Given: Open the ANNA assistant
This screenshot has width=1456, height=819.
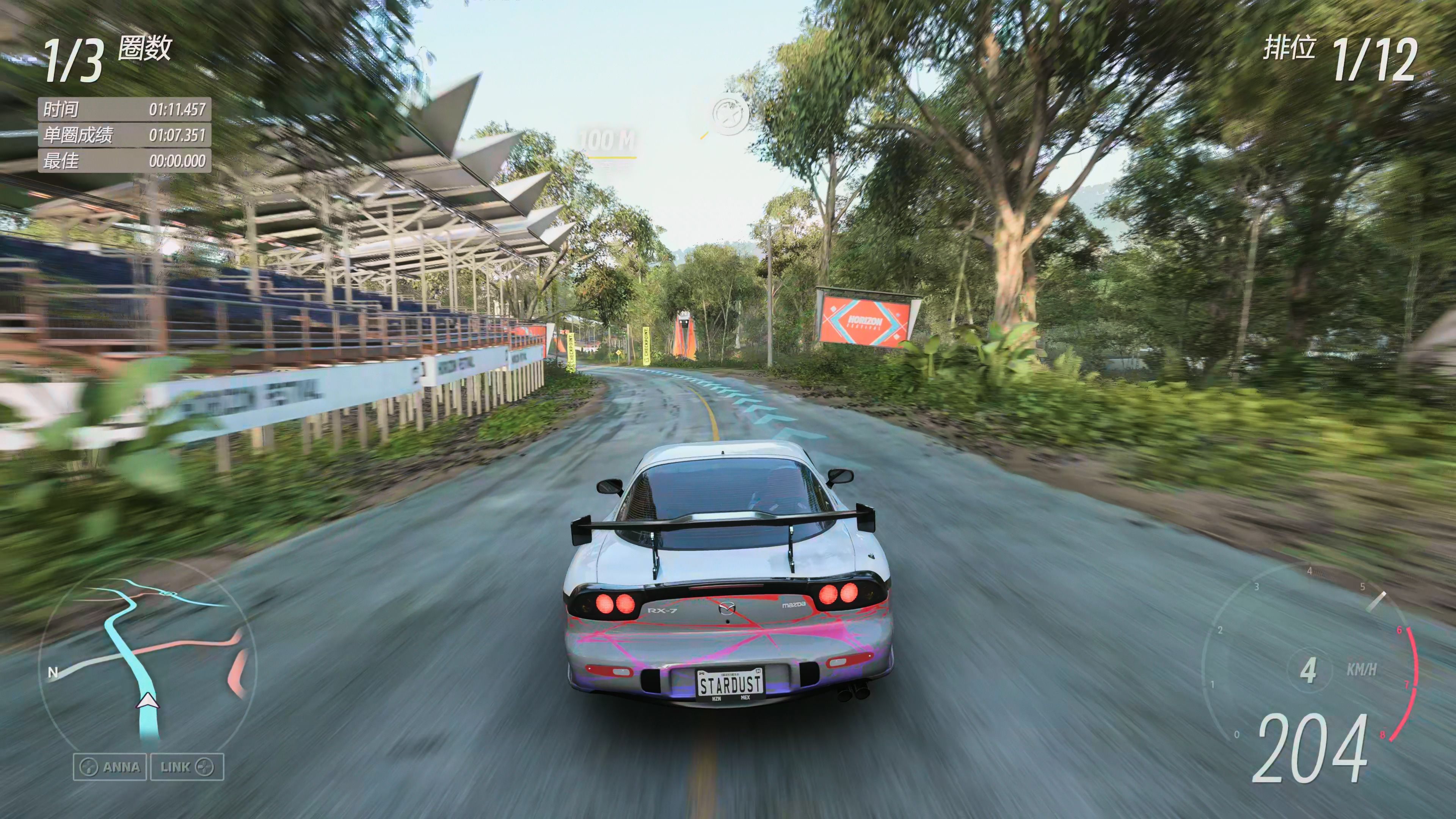Looking at the screenshot, I should pos(110,767).
